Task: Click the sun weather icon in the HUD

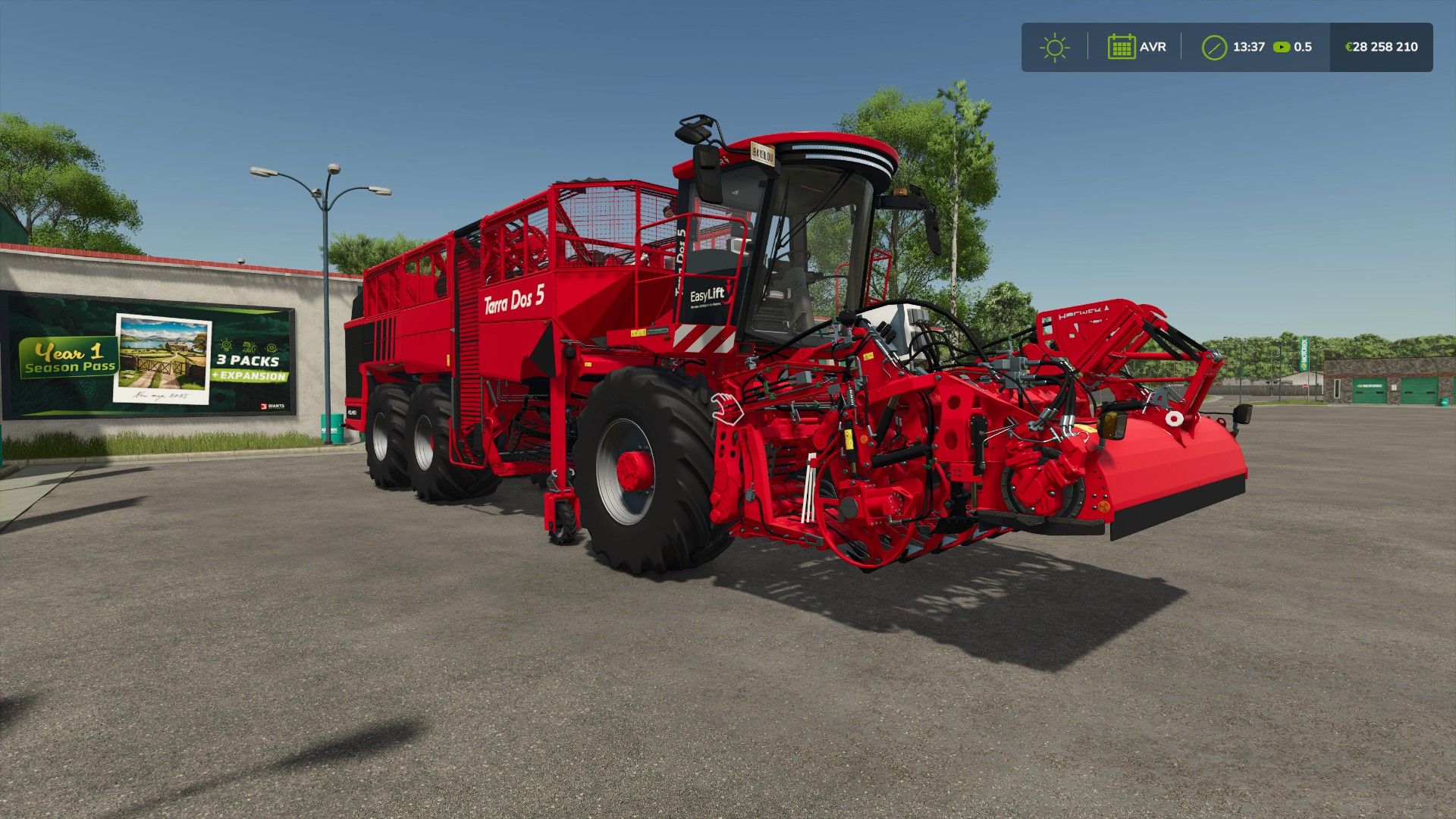Action: (1054, 47)
